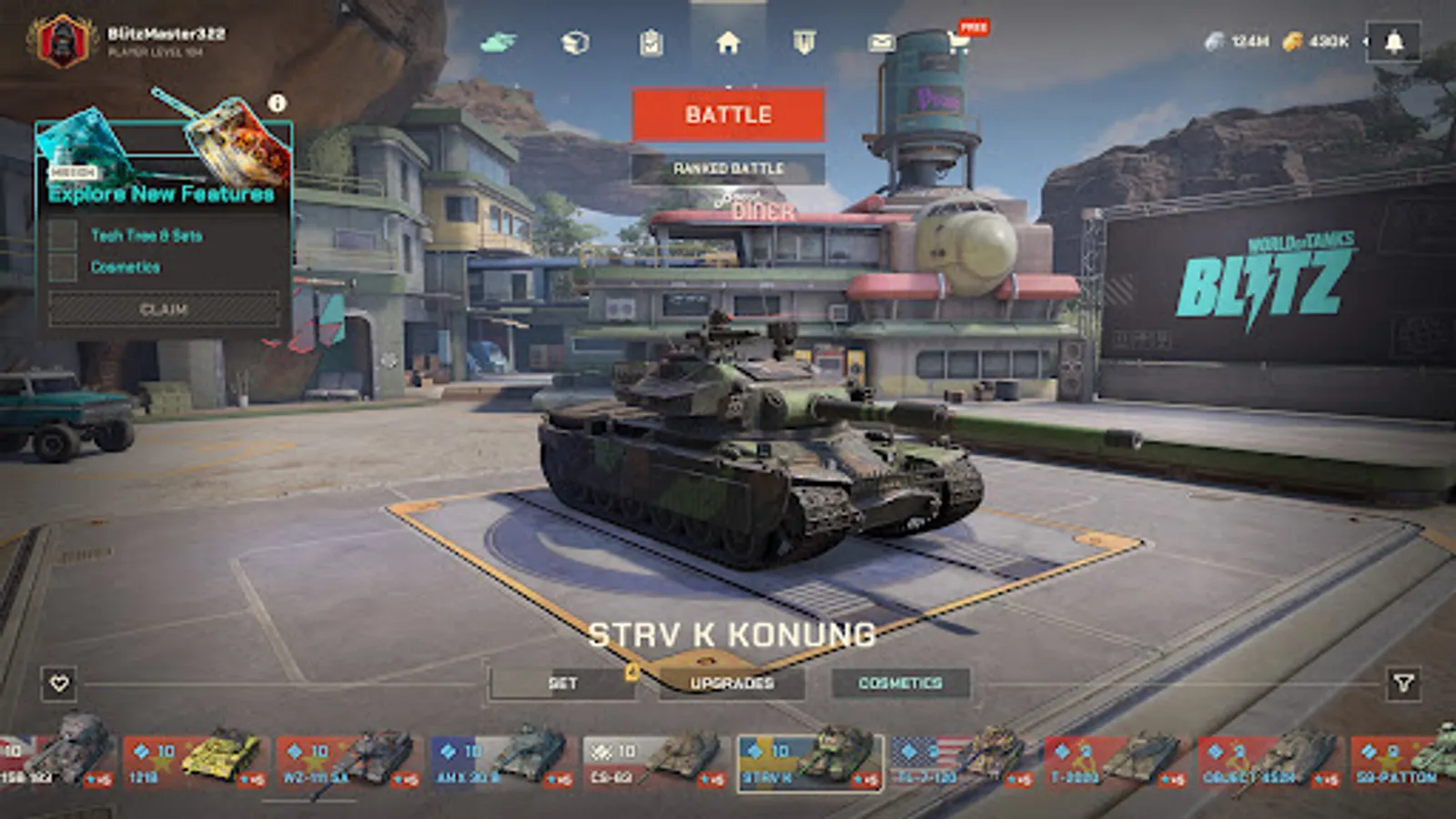1456x819 pixels.
Task: Mark the Tech Tree & Sets objective checkbox
Action: click(x=62, y=236)
